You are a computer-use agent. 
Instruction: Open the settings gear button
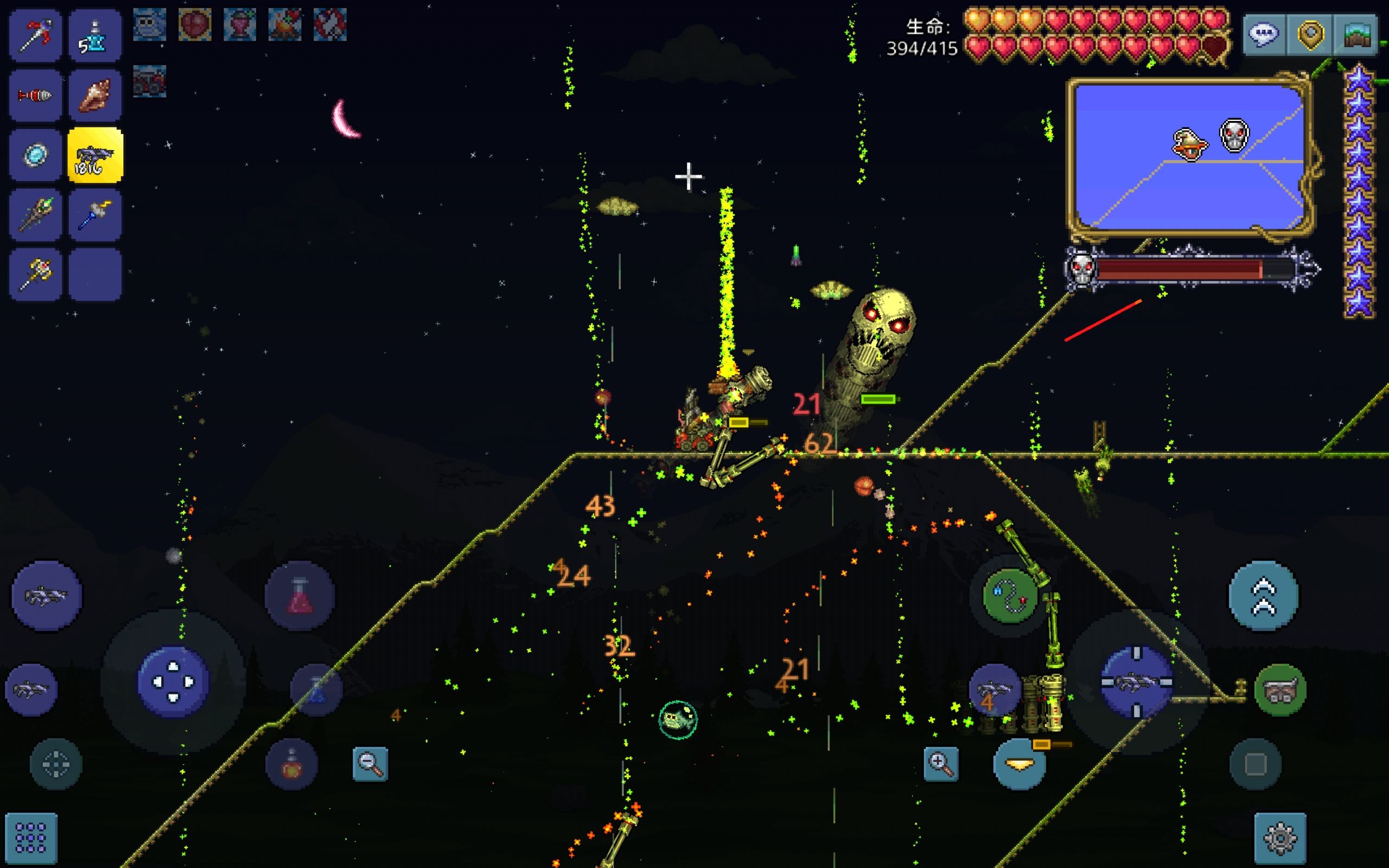[1280, 838]
